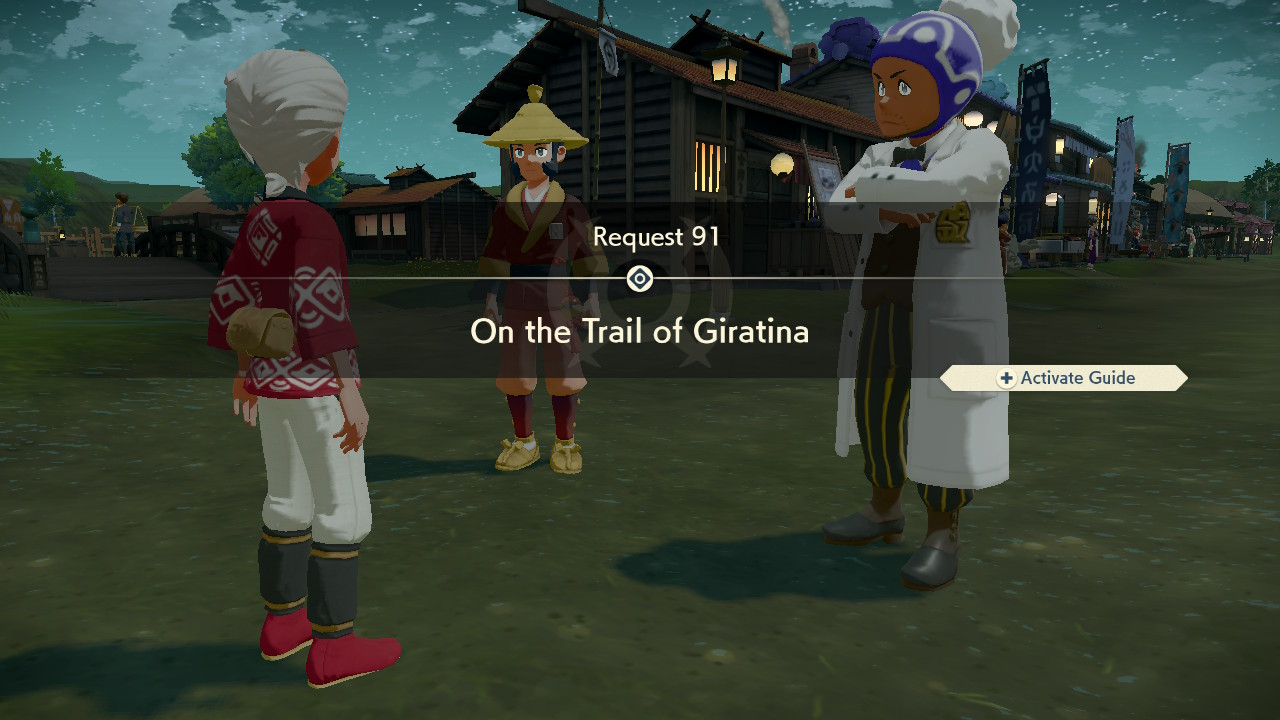Select the Request 91 header

655,237
